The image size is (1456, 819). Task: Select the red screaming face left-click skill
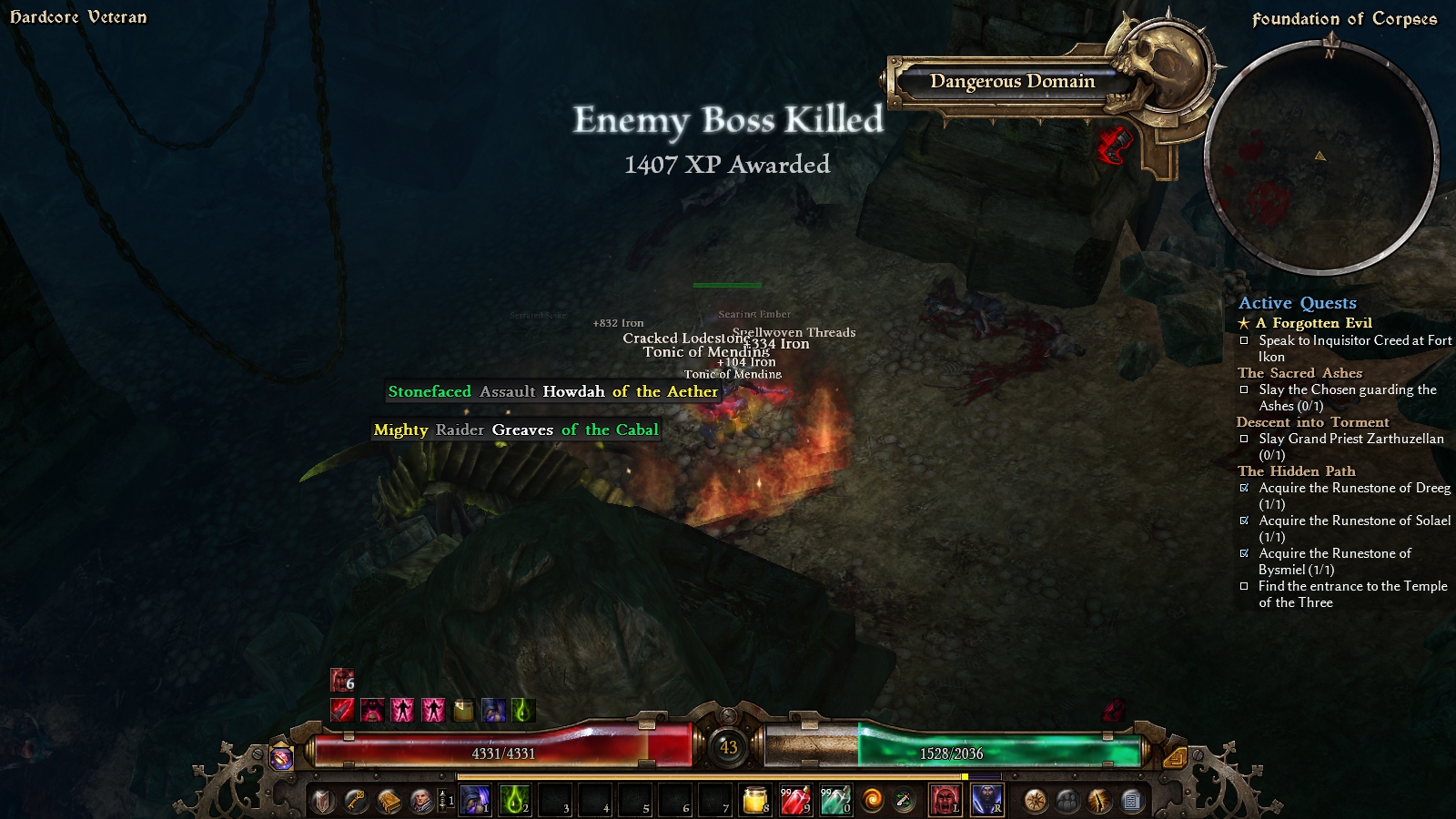pos(945,801)
